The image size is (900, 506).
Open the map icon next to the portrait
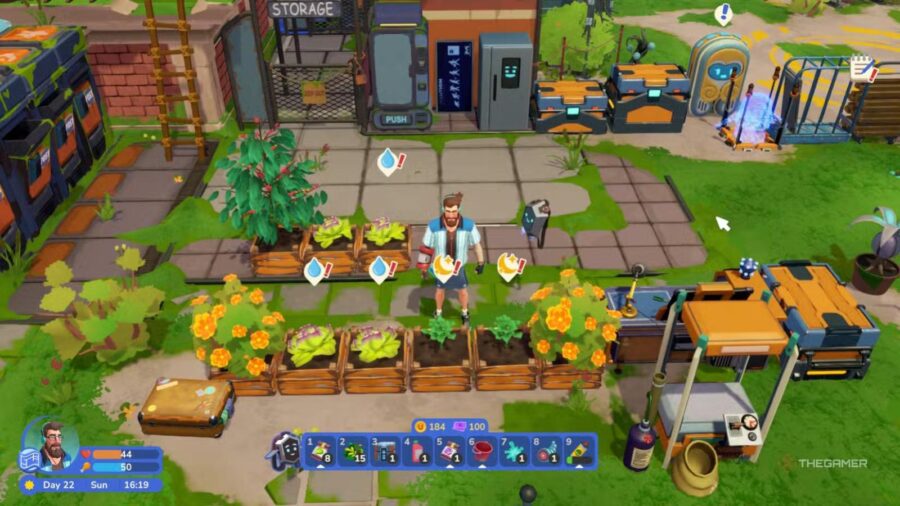click(x=29, y=459)
